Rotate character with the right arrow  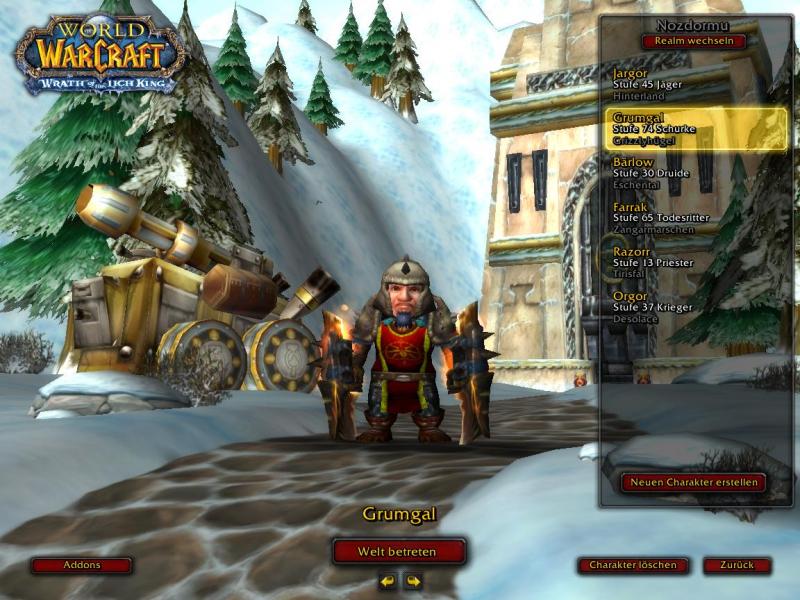point(412,581)
